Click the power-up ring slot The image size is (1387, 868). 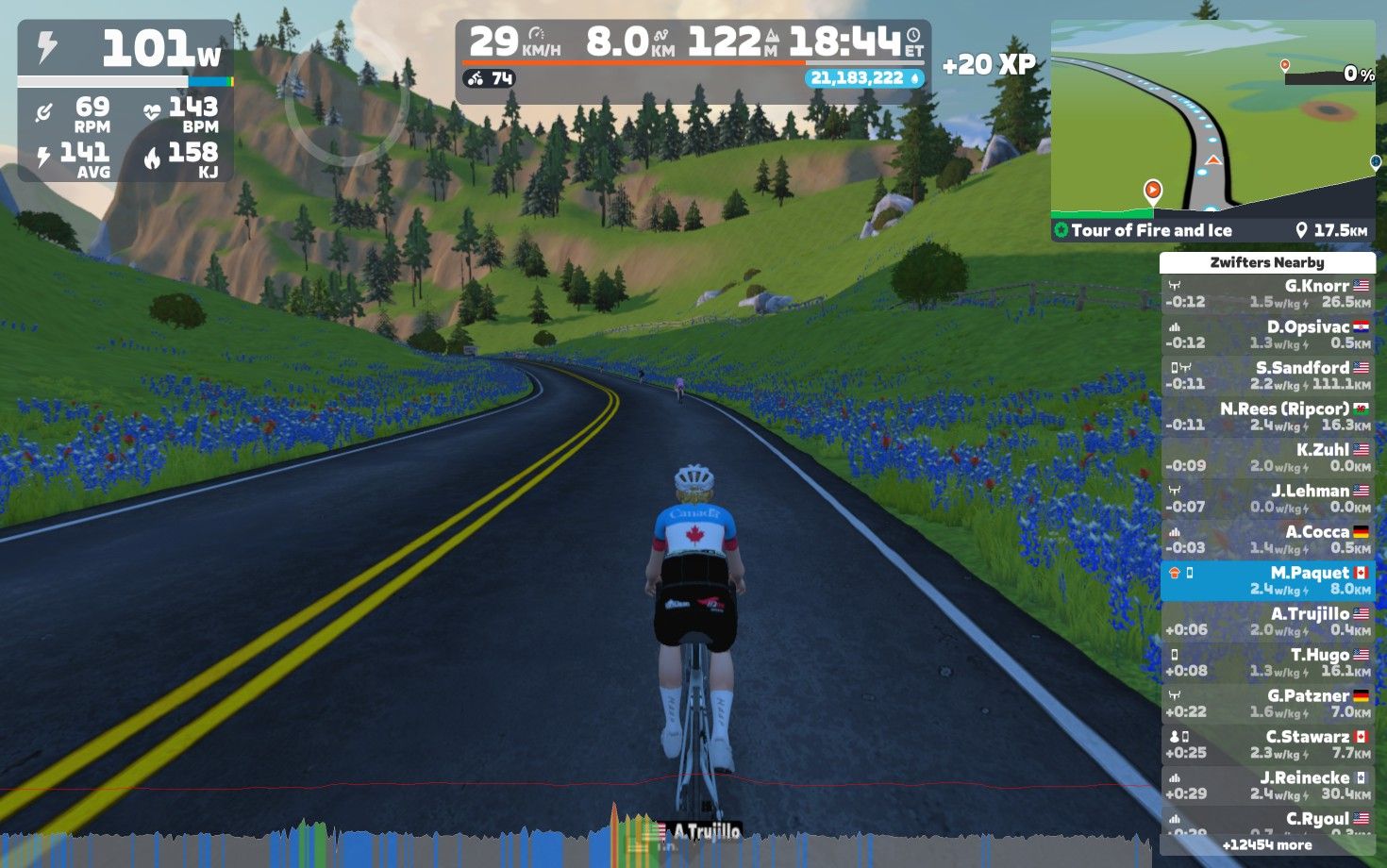(x=345, y=99)
